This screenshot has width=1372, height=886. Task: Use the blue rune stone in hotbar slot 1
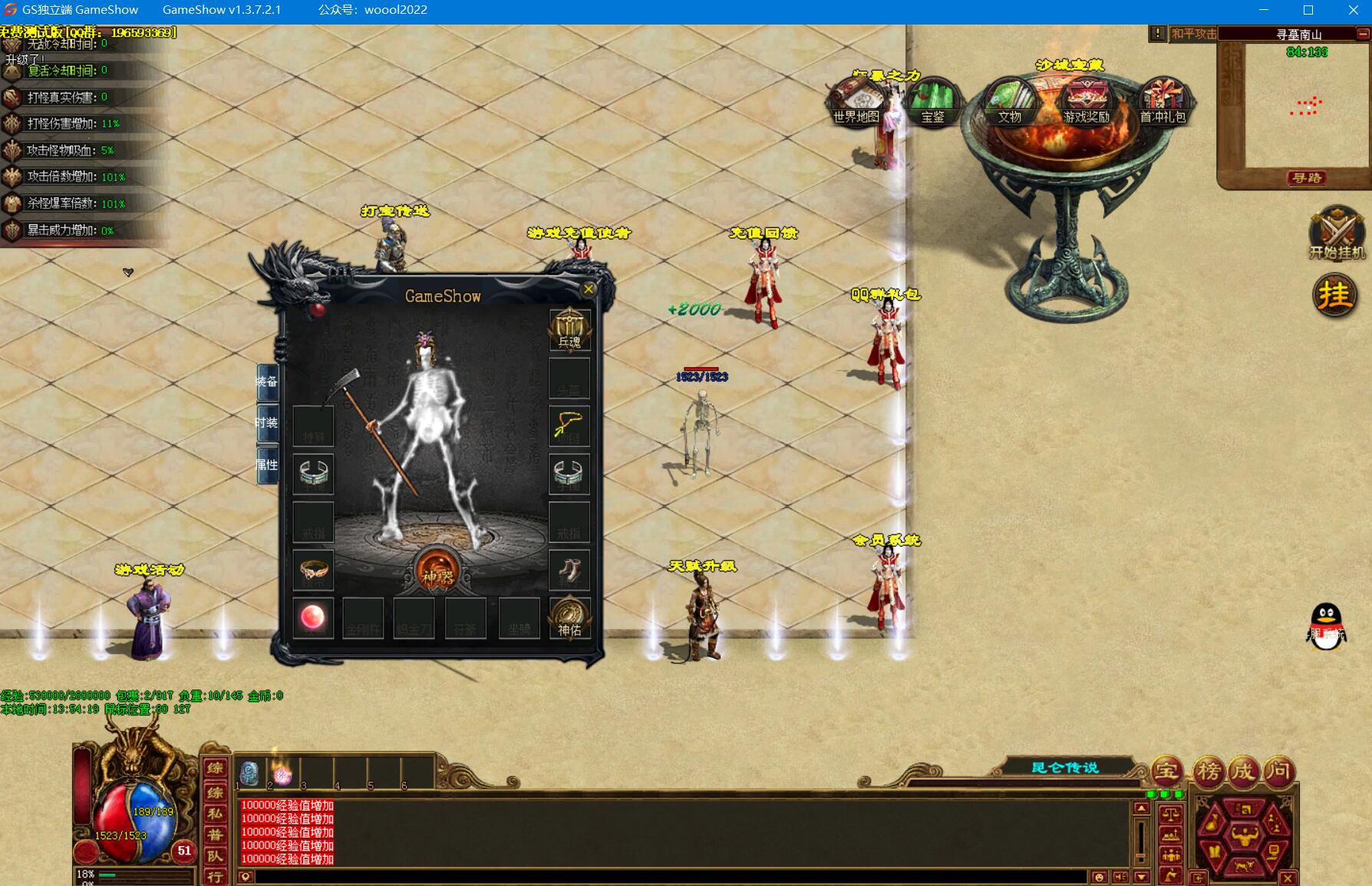pos(249,773)
